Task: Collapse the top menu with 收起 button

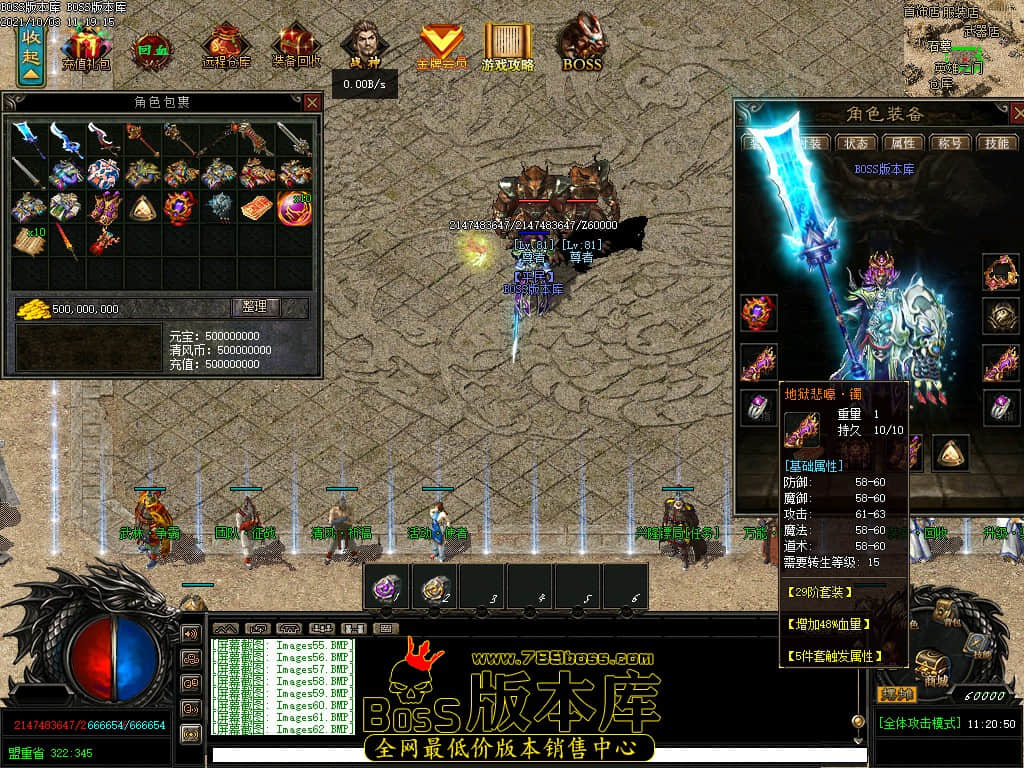Action: coord(31,50)
